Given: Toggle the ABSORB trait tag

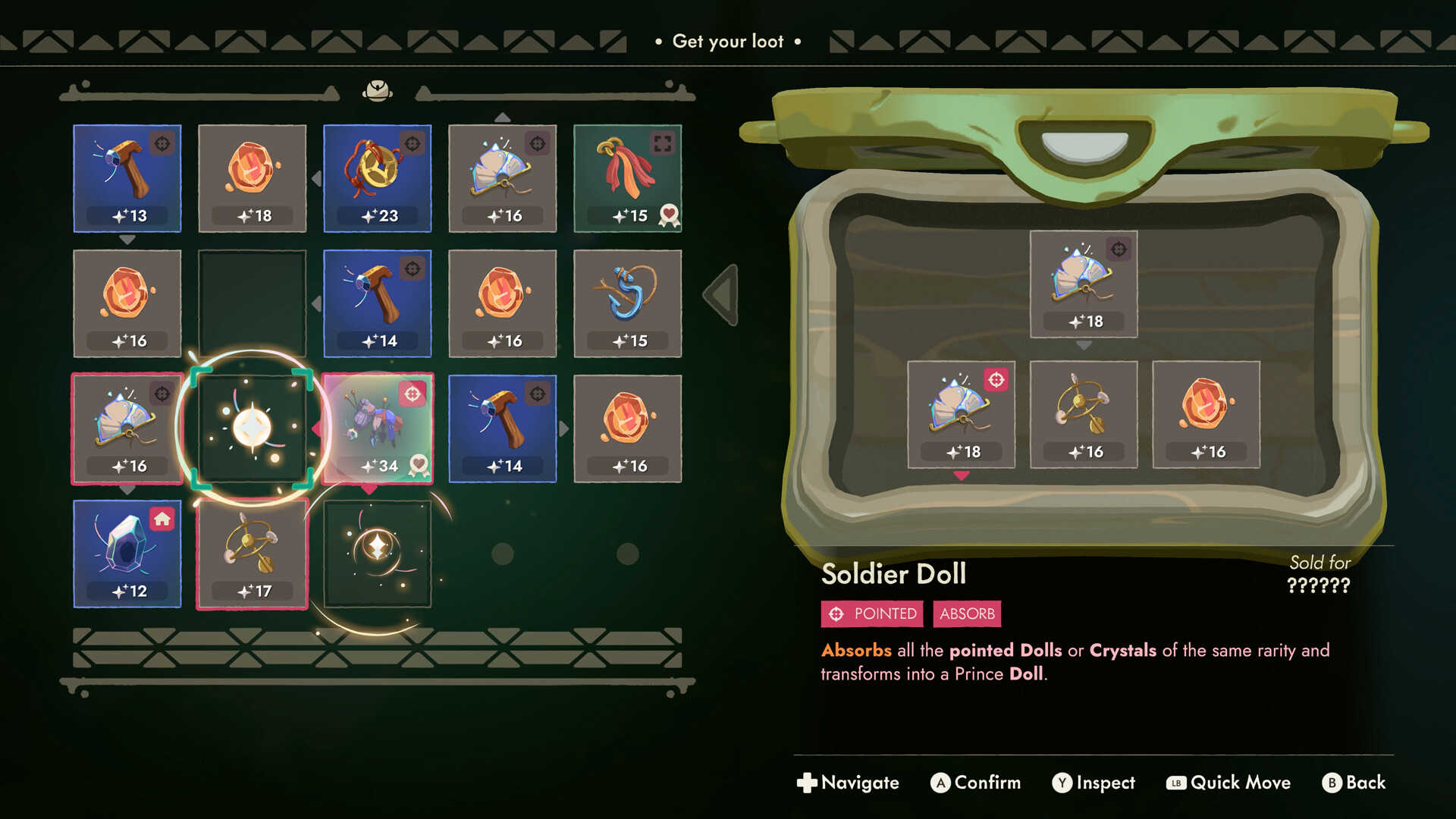Looking at the screenshot, I should point(967,614).
